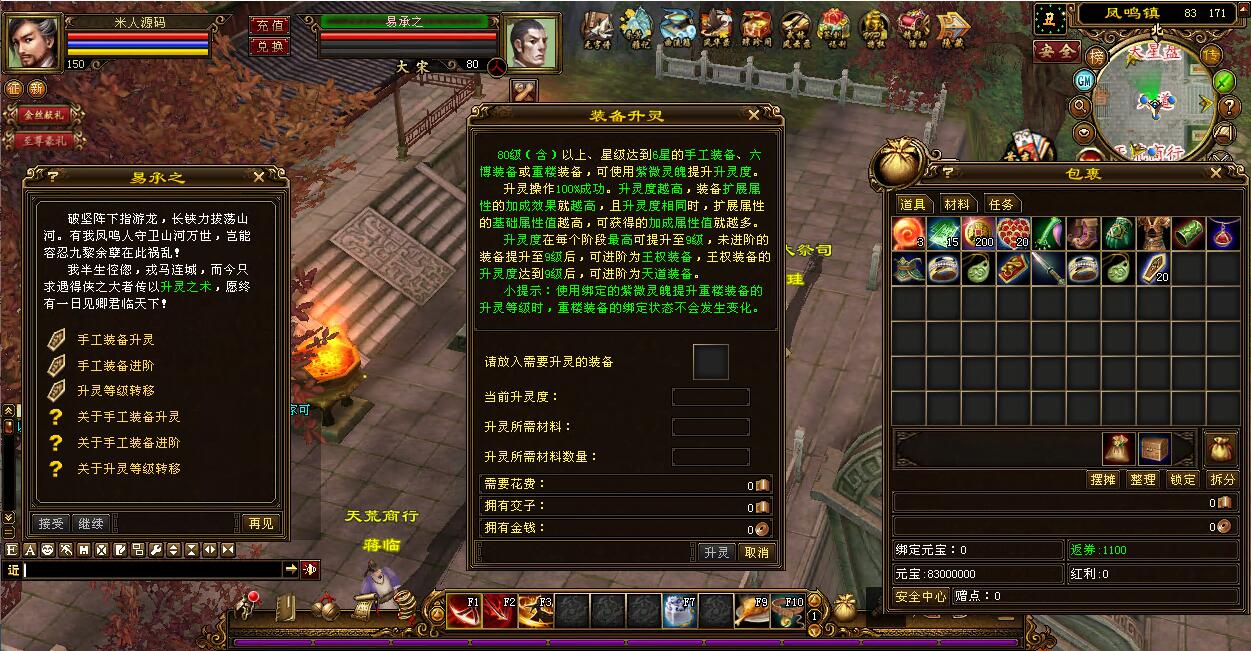
Task: Activate the F1 hotbar skill
Action: 464,610
